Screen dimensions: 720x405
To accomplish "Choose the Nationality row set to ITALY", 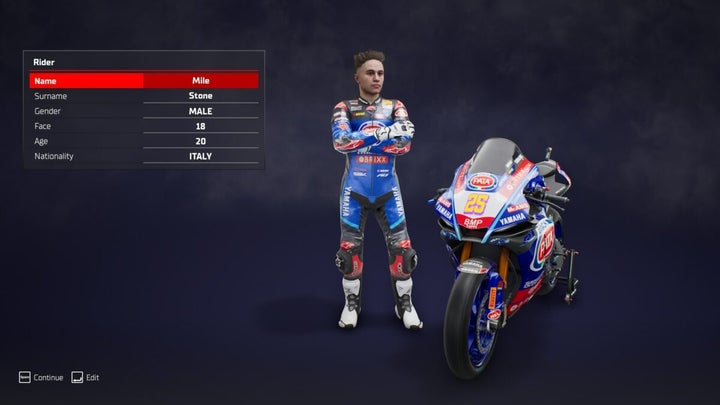I will coord(144,156).
